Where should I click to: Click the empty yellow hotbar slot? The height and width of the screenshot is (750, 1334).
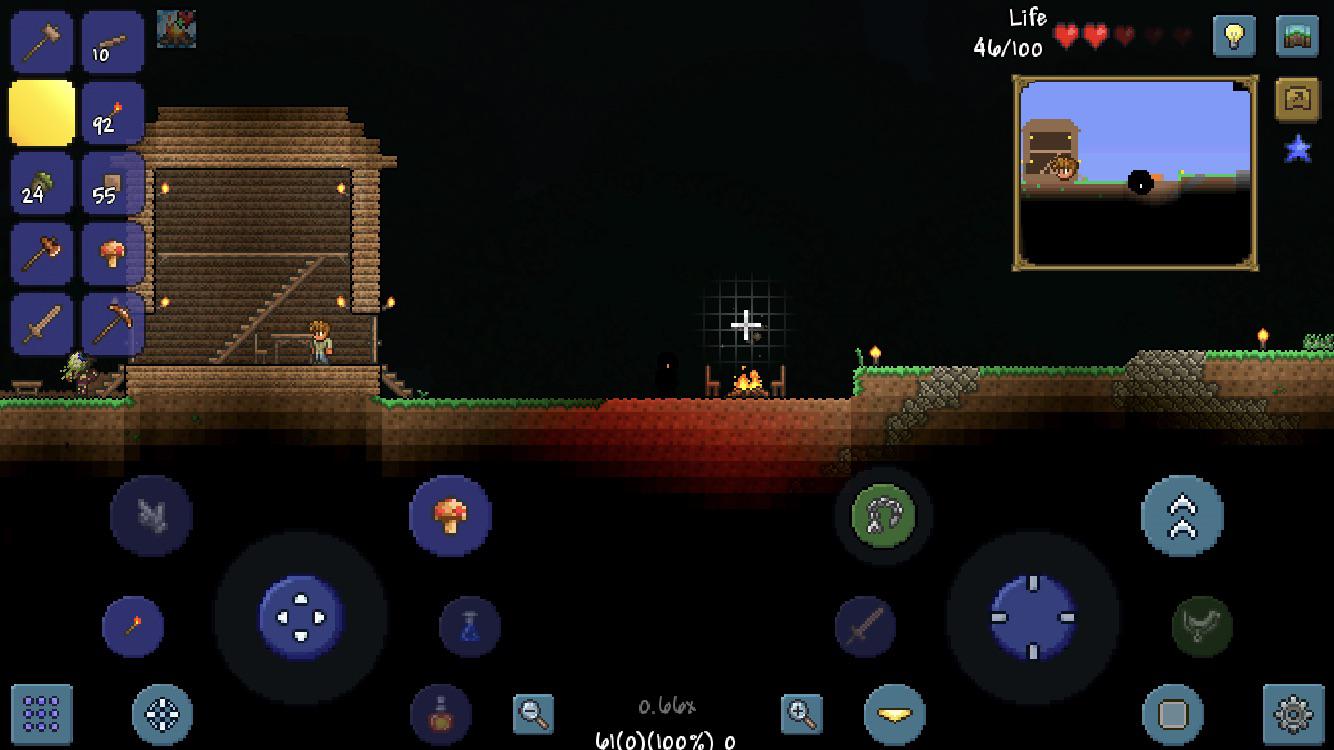tap(40, 112)
